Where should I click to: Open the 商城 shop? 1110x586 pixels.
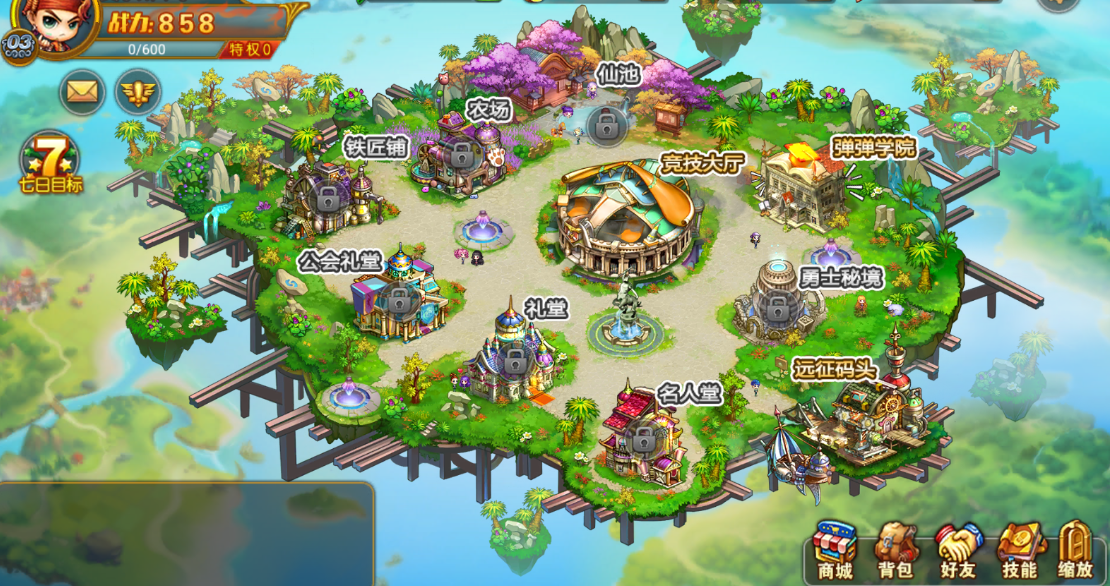point(834,551)
